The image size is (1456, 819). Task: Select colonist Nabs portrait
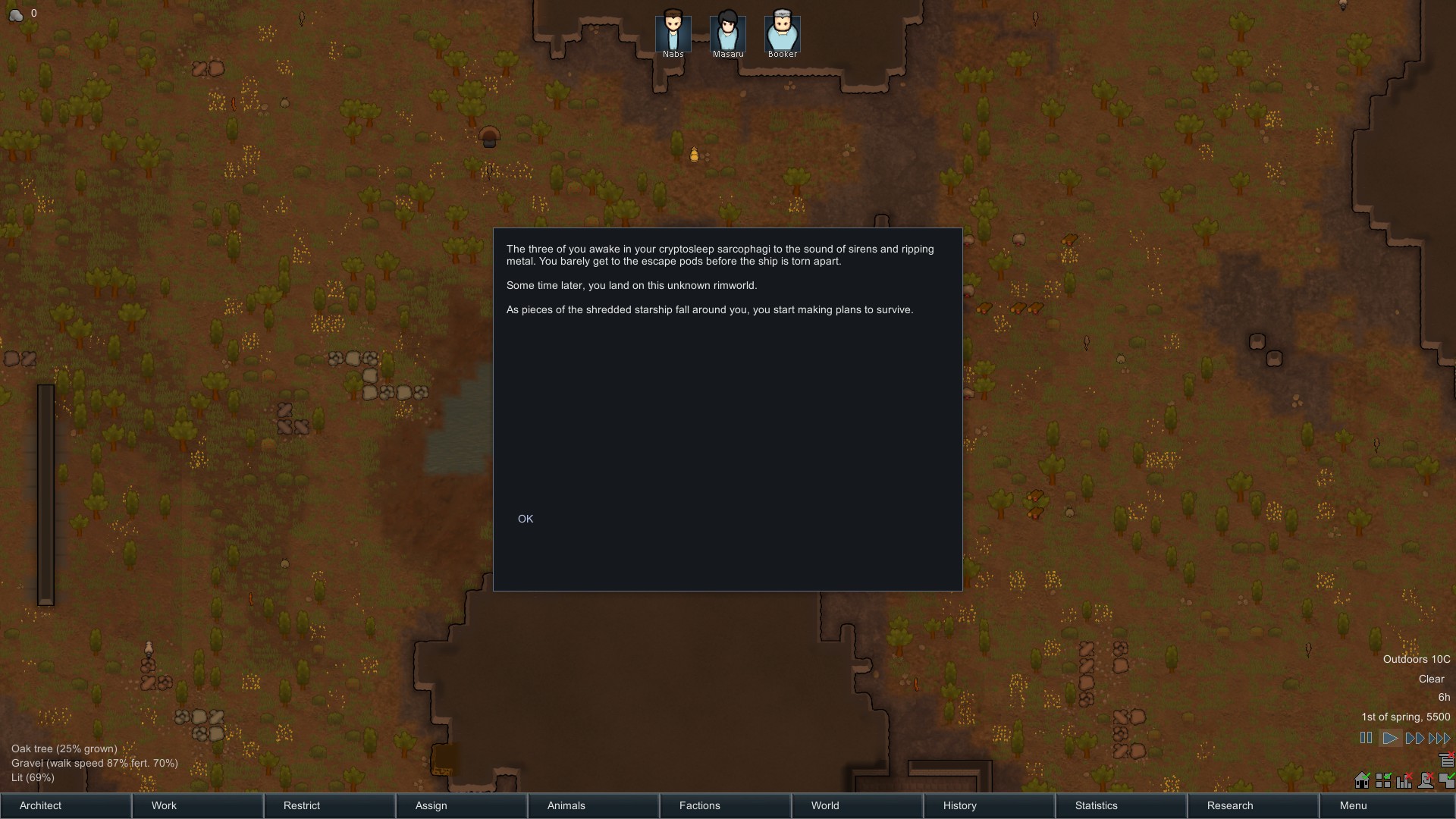coord(673,33)
